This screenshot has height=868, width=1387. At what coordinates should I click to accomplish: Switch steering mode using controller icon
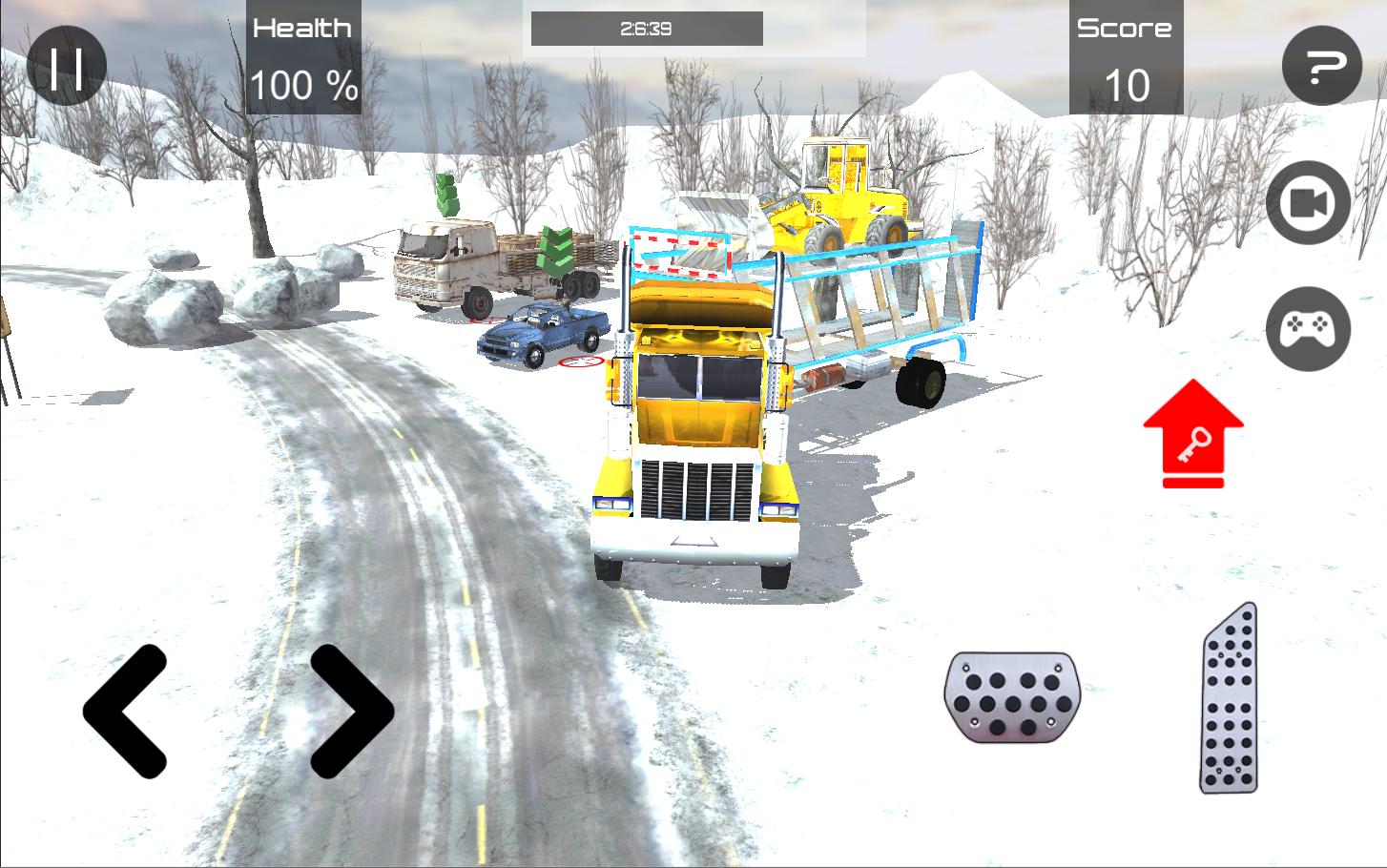[1309, 328]
